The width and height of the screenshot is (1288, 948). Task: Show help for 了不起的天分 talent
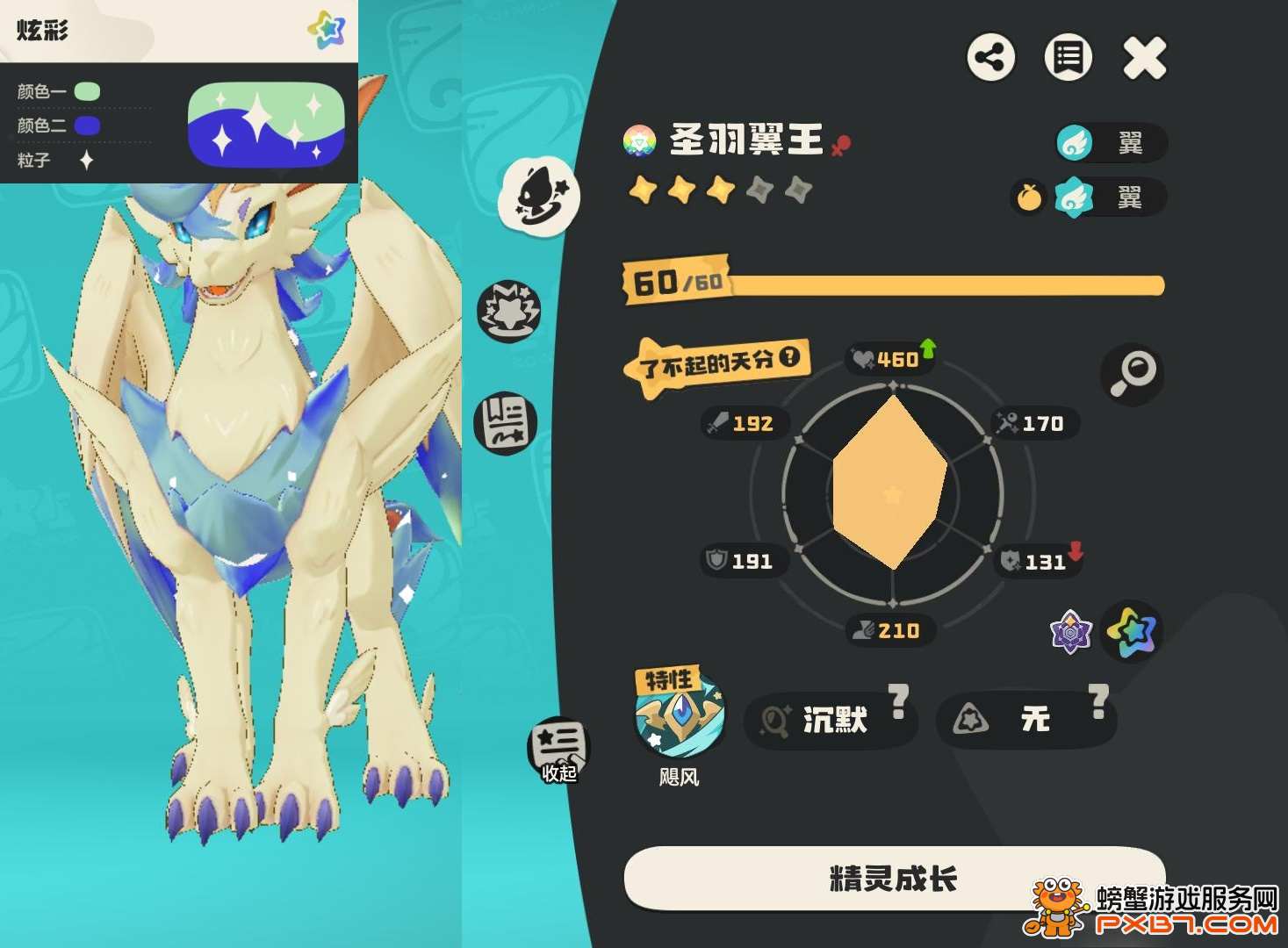(790, 356)
